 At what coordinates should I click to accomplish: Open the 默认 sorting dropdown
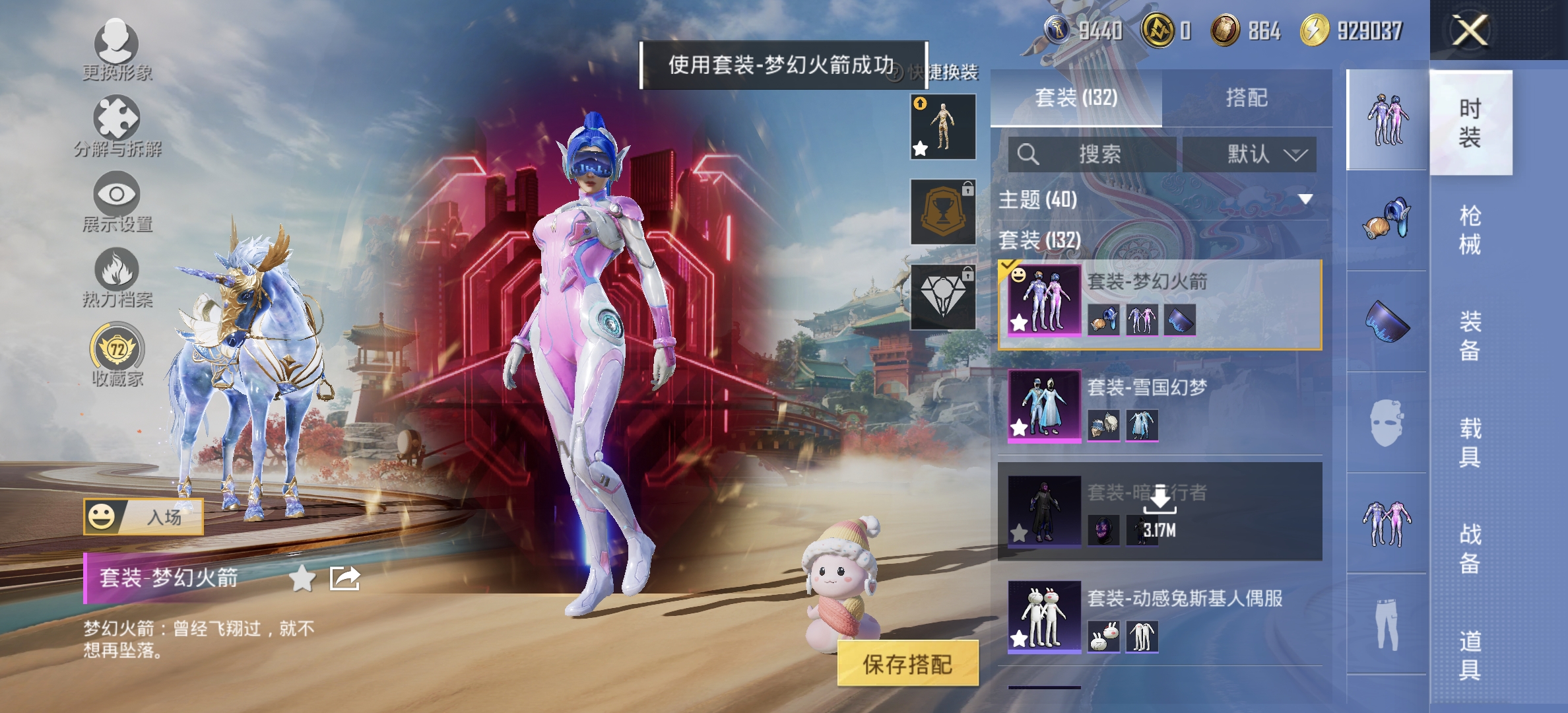click(x=1251, y=154)
